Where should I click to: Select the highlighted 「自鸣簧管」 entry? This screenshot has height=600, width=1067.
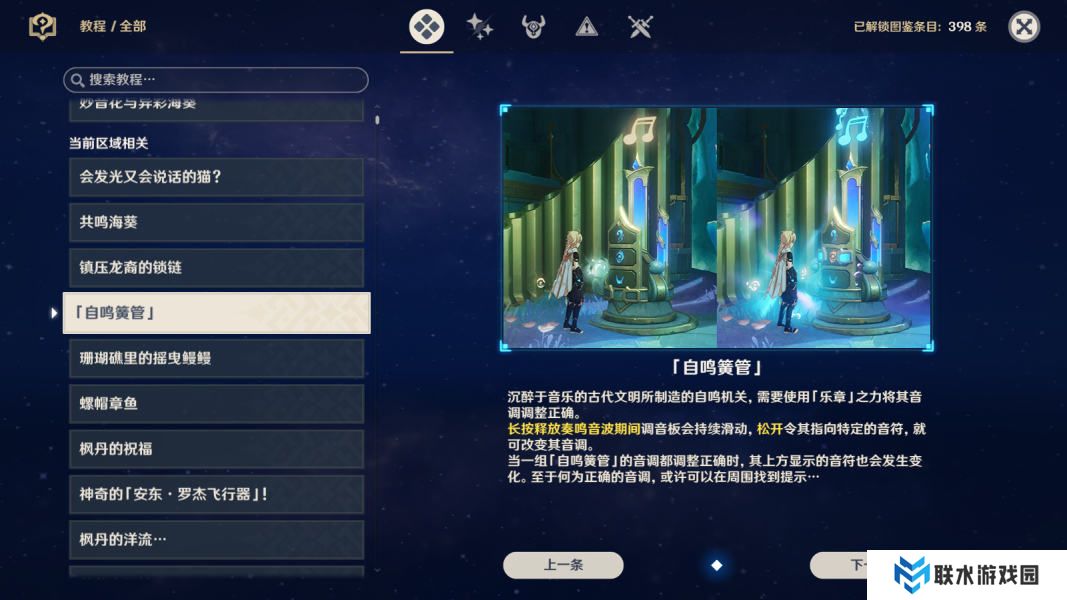pos(216,313)
